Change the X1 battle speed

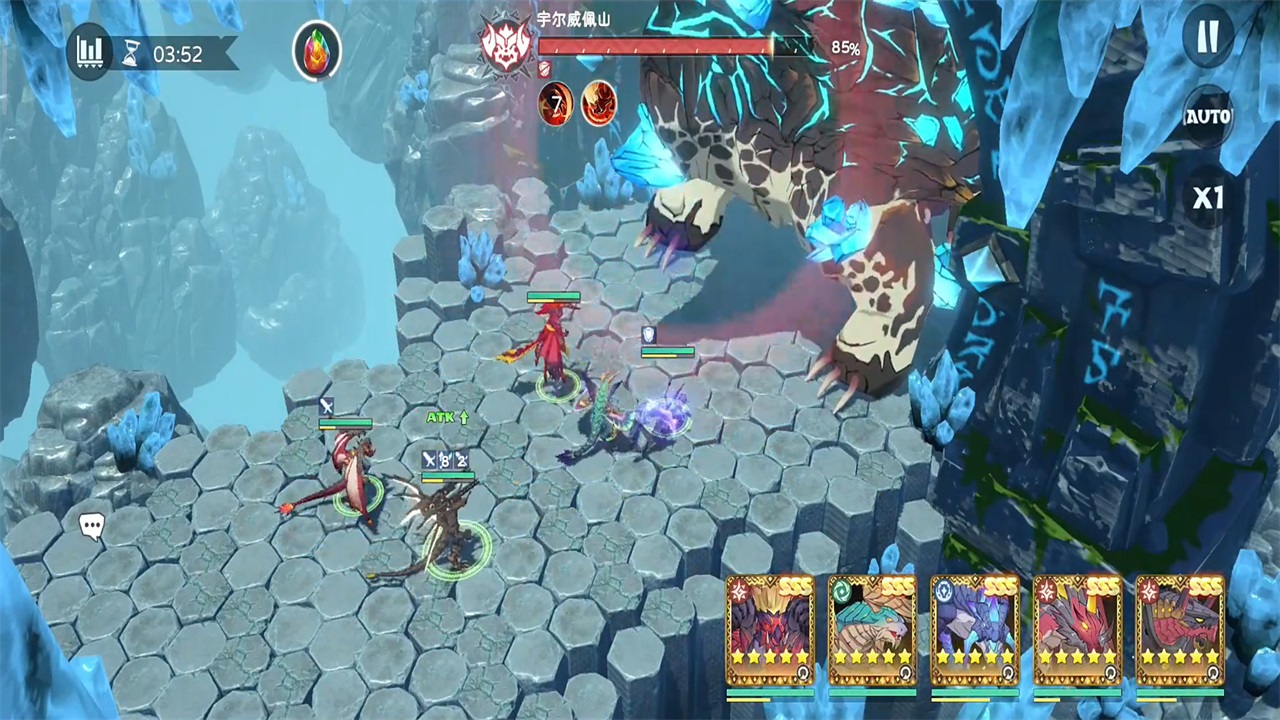point(1207,197)
